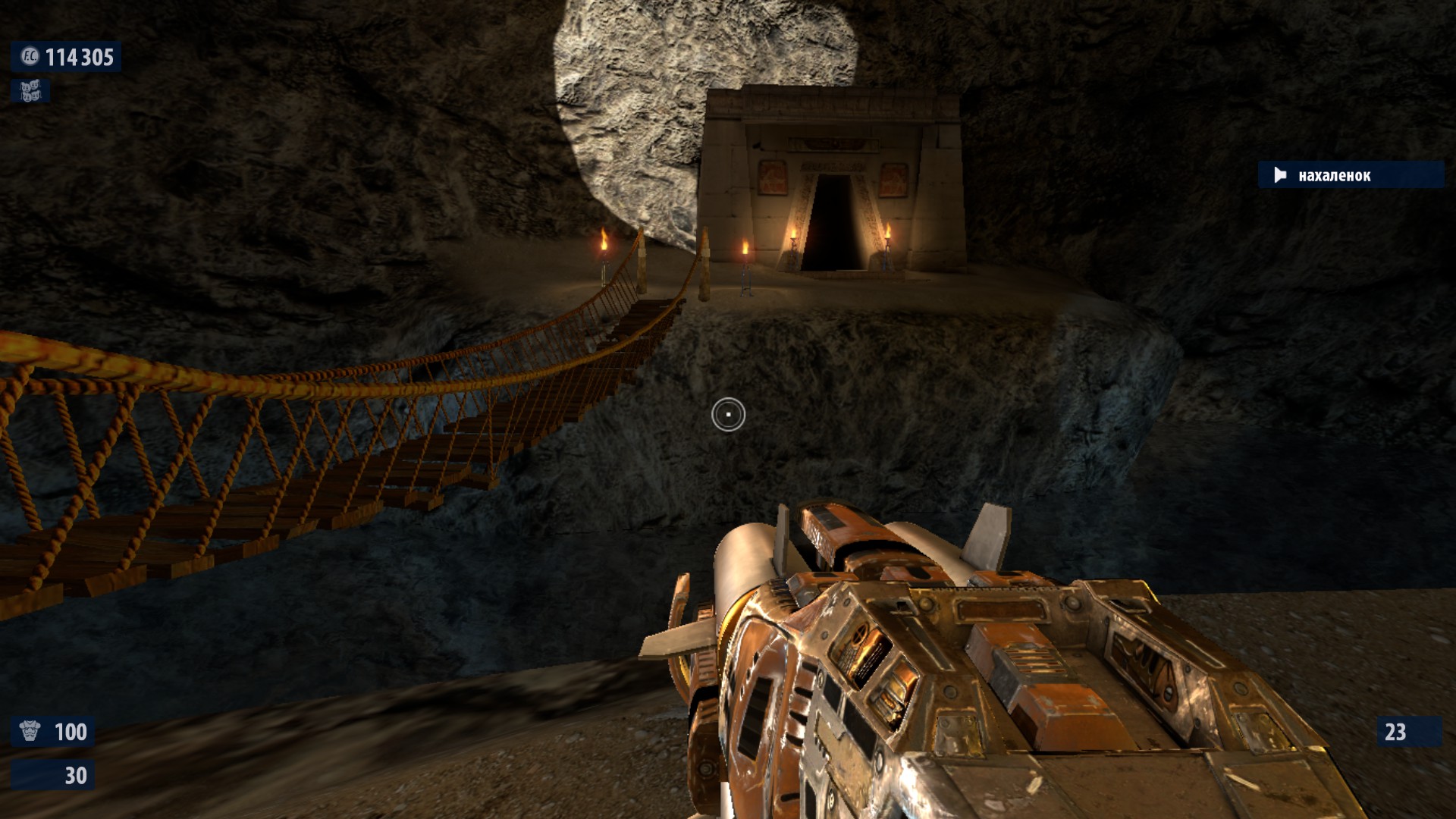
Task: Click the small mask icon below the score
Action: coord(30,92)
